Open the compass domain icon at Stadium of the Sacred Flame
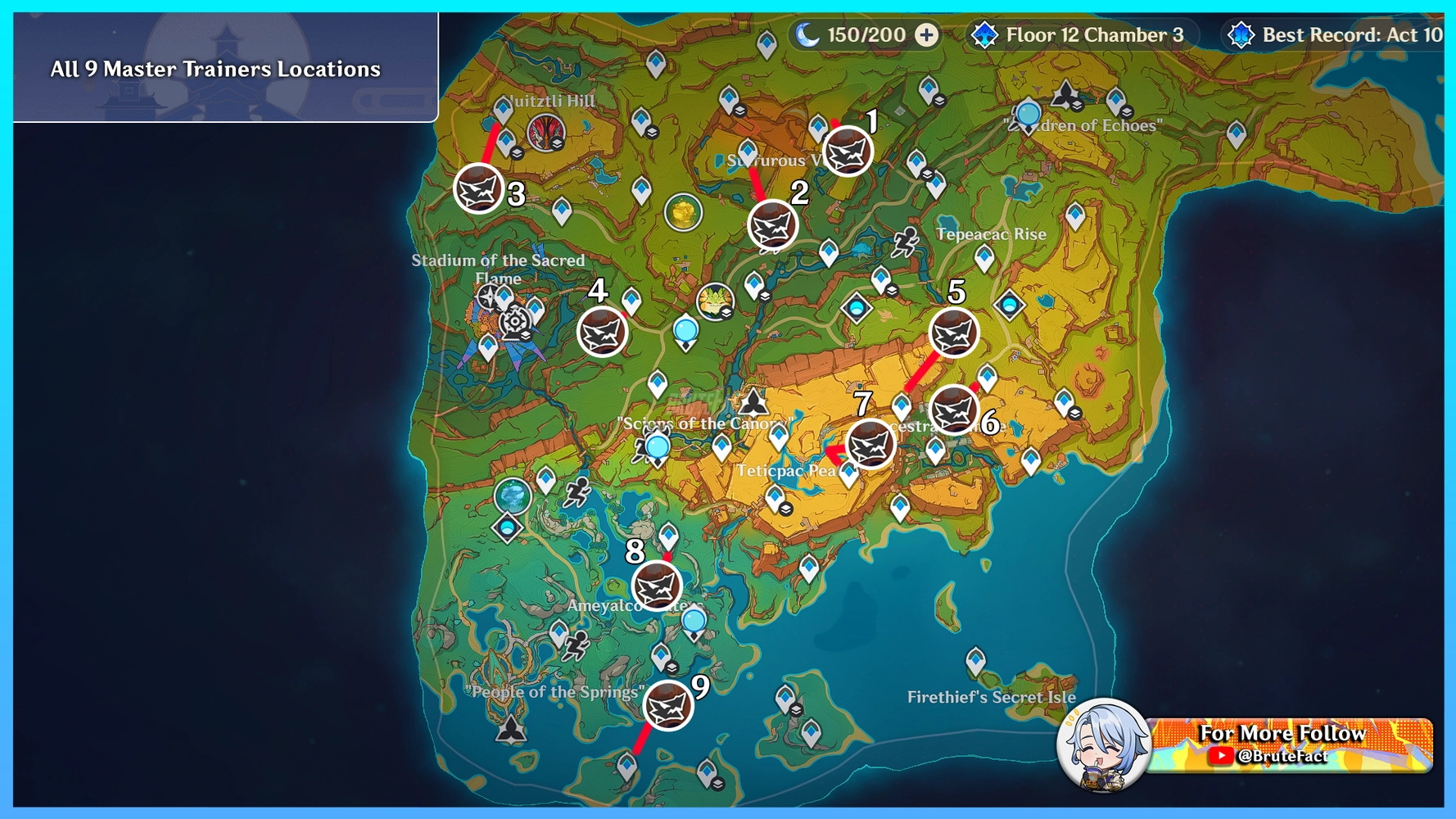The height and width of the screenshot is (819, 1456). point(487,296)
